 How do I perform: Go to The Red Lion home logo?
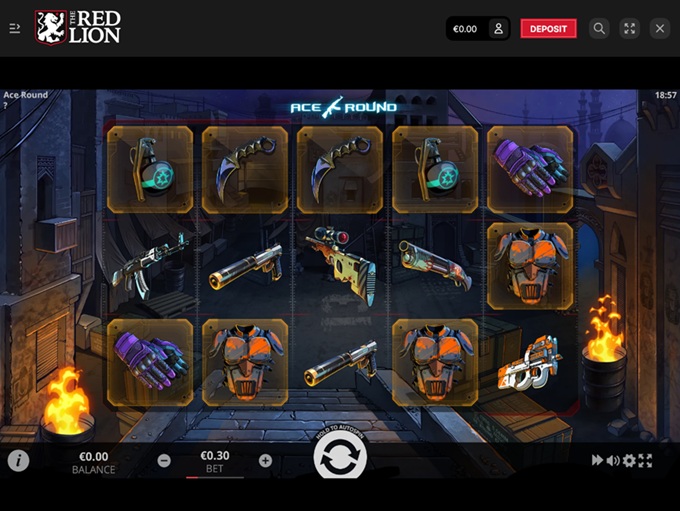point(78,28)
